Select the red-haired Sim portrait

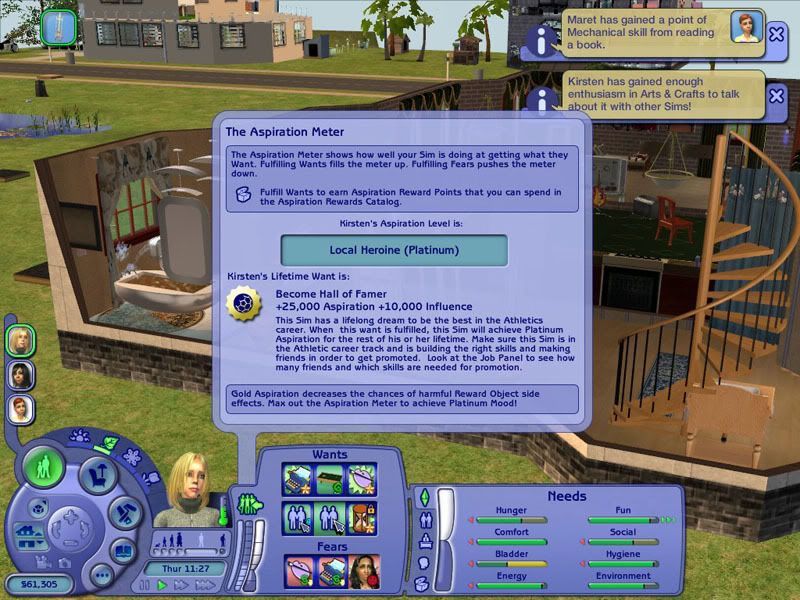point(21,409)
